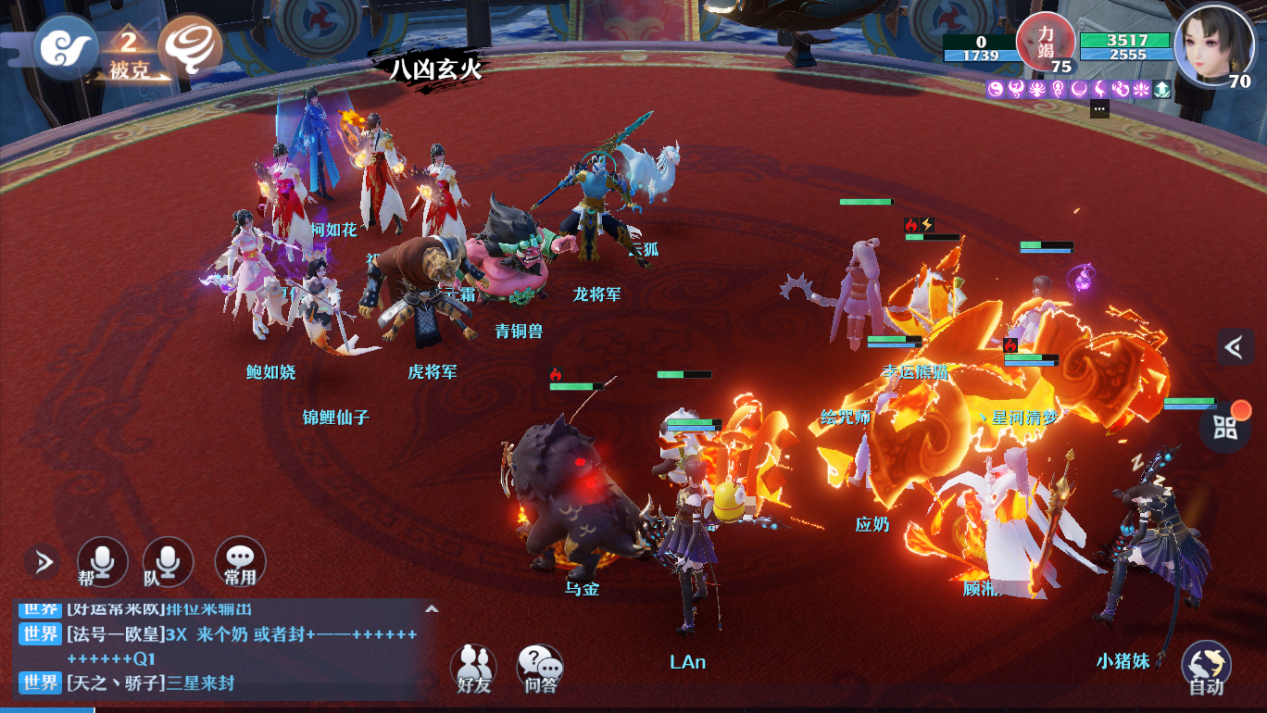Open the player character portrait
The width and height of the screenshot is (1267, 713).
[x=1214, y=45]
